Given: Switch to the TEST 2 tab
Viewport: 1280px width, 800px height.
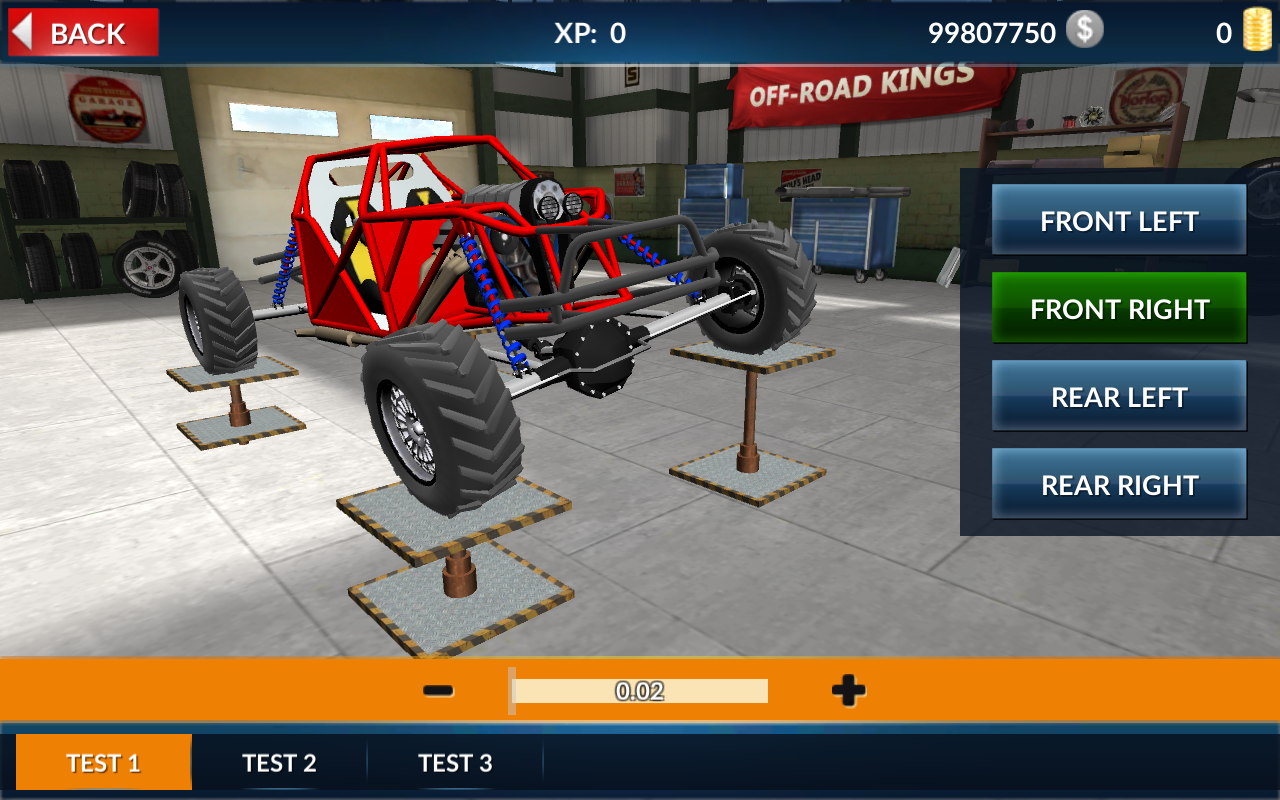Looking at the screenshot, I should tap(279, 762).
